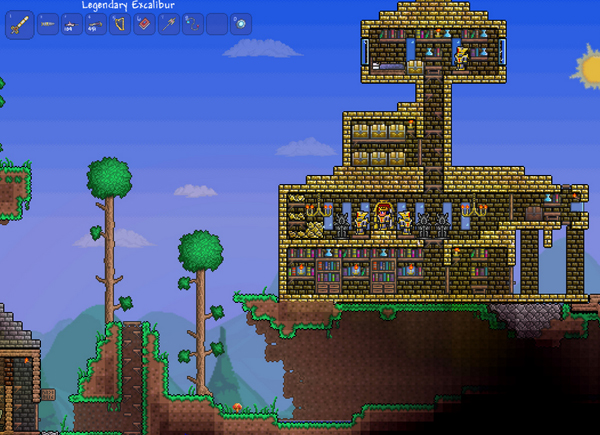Select the grappling hook slot
The height and width of the screenshot is (435, 600).
tap(191, 24)
